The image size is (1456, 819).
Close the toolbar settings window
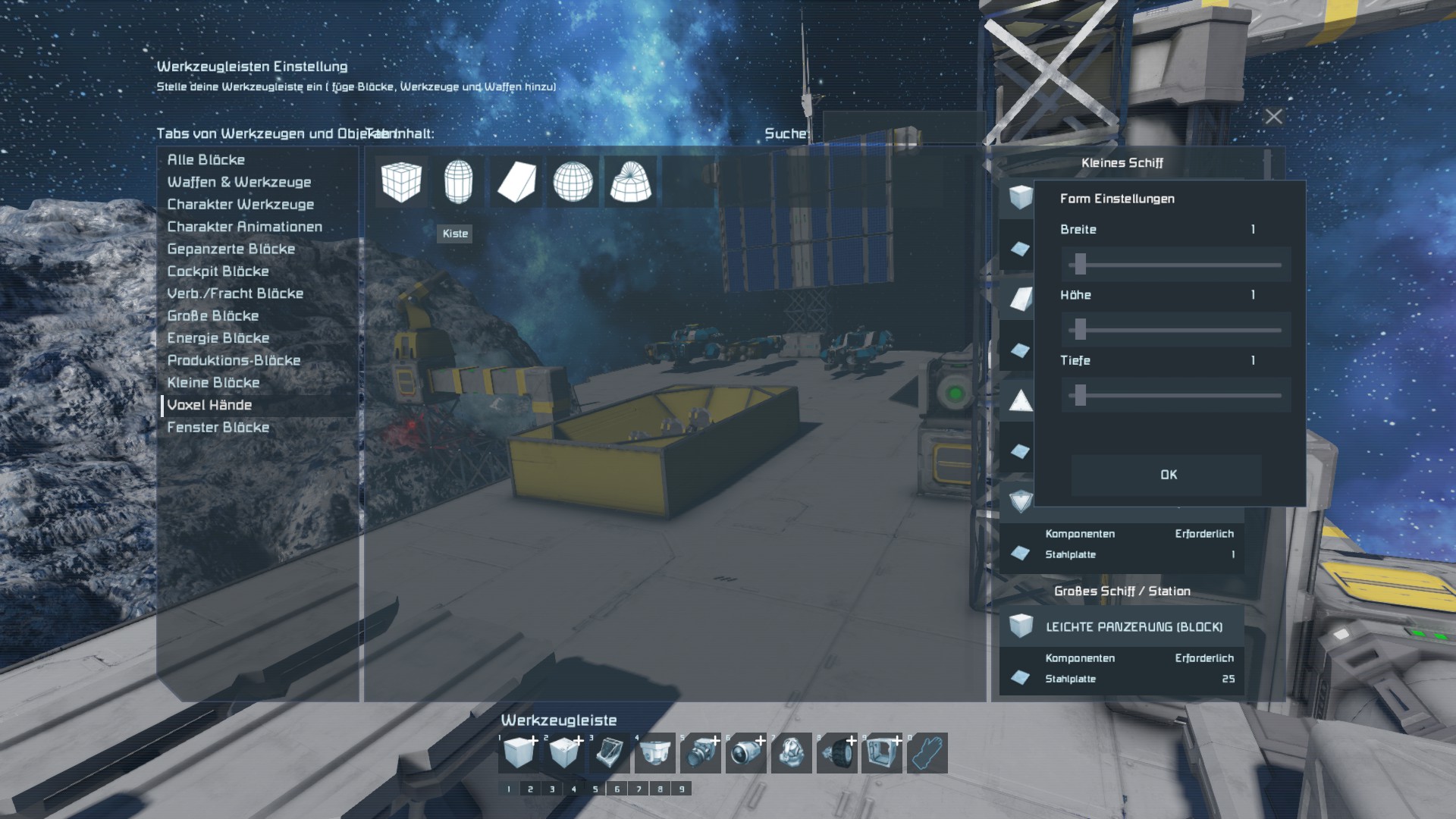[x=1273, y=117]
